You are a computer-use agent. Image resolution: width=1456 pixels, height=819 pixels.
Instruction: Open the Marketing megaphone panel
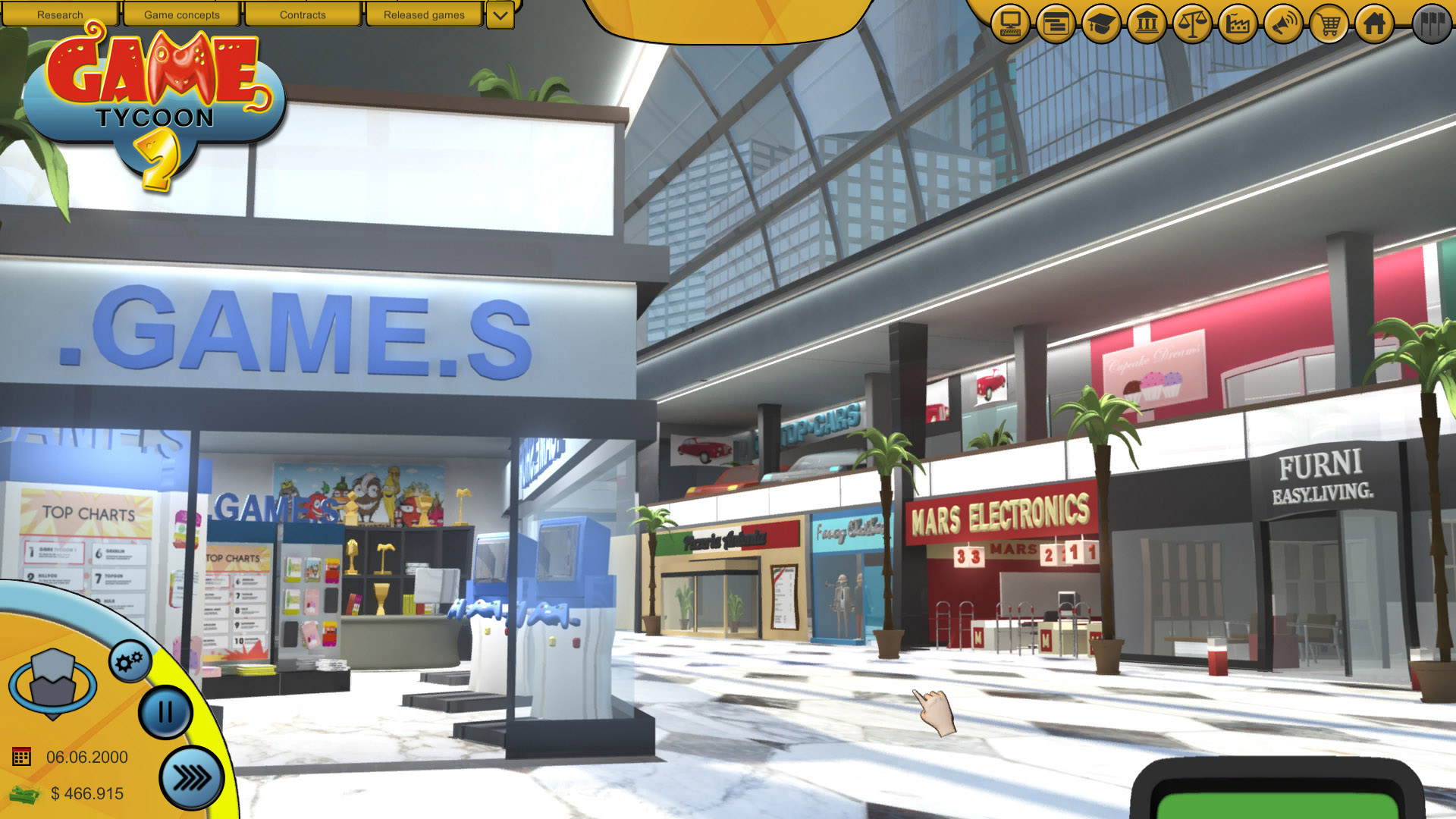click(1283, 24)
